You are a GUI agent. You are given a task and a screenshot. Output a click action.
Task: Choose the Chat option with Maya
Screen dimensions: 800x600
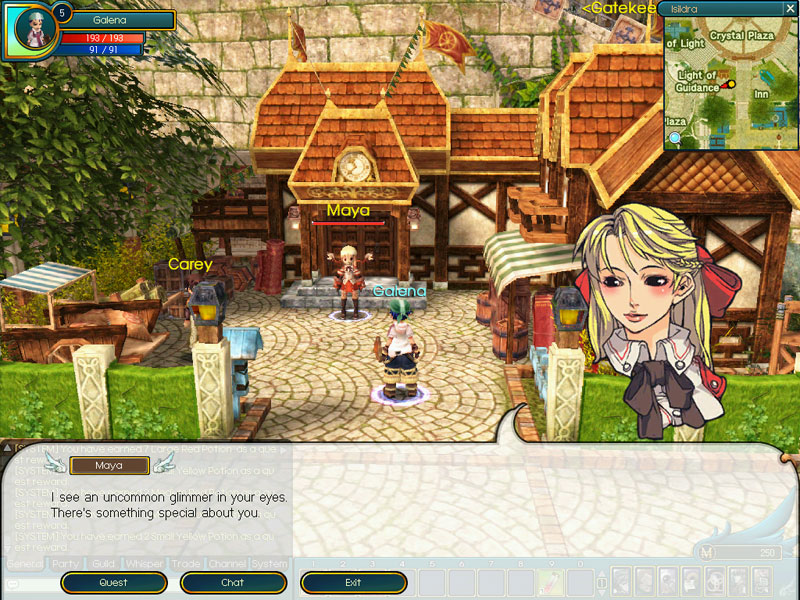[233, 582]
